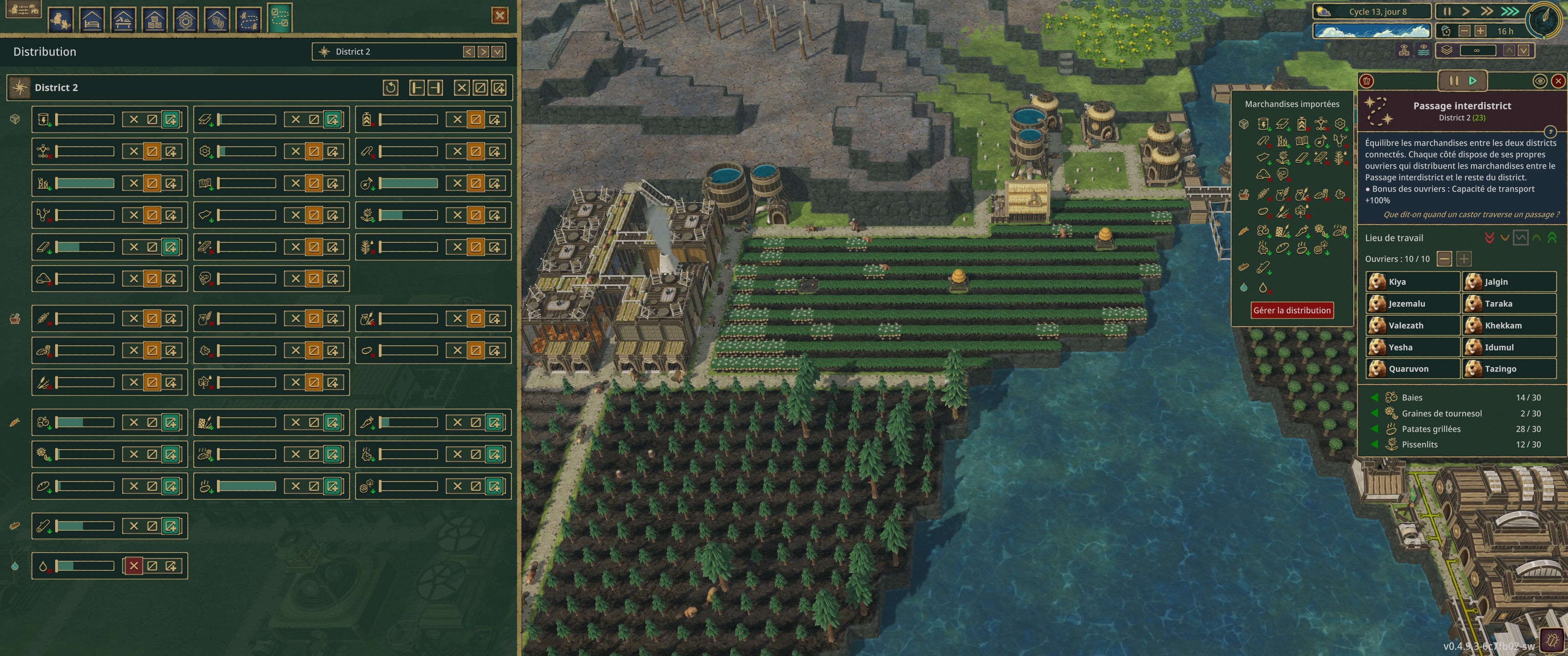Set workplace priority to highest green arrows
The image size is (1568, 656).
click(1552, 238)
